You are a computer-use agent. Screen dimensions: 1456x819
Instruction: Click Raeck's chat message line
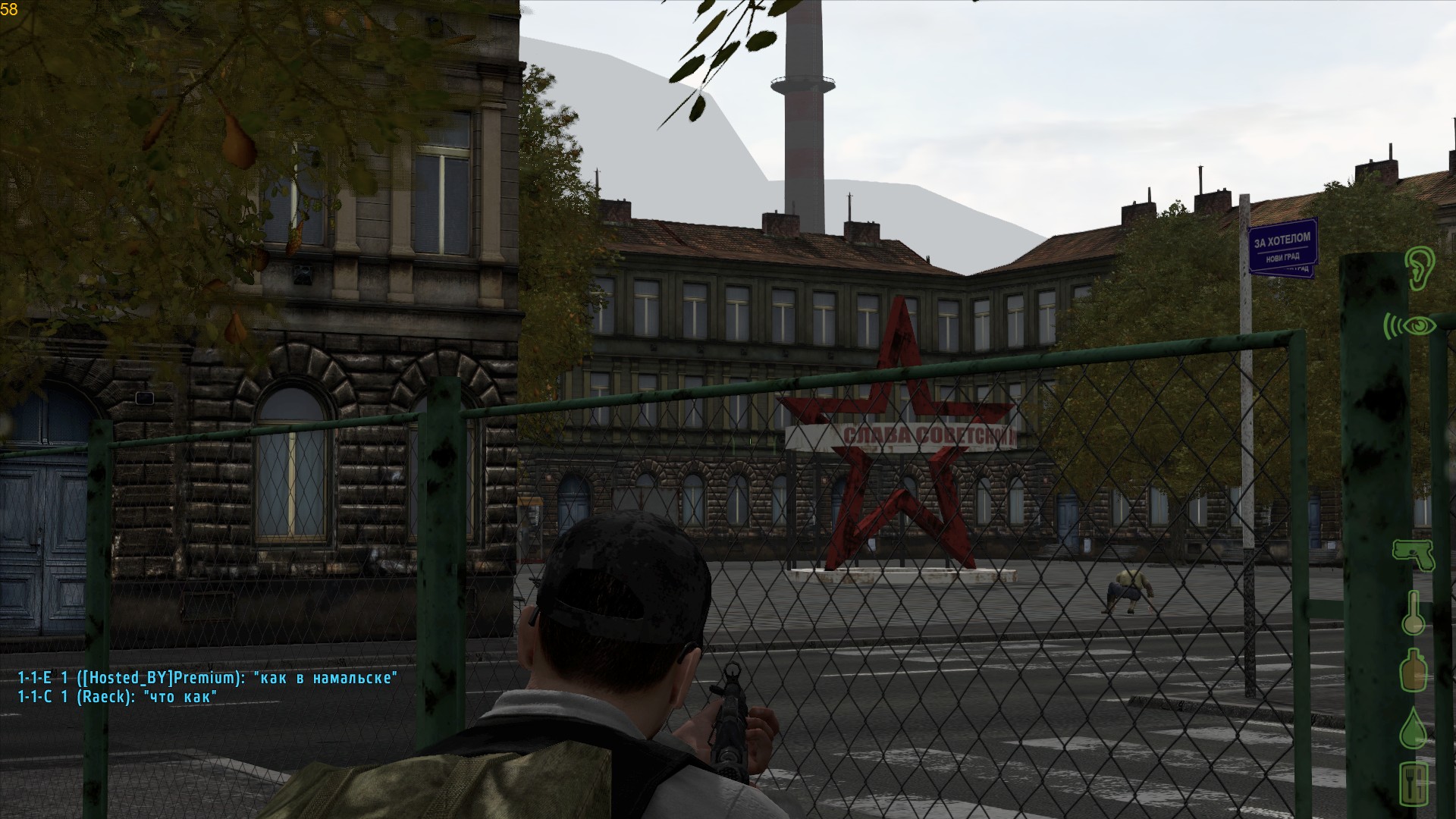click(x=118, y=696)
